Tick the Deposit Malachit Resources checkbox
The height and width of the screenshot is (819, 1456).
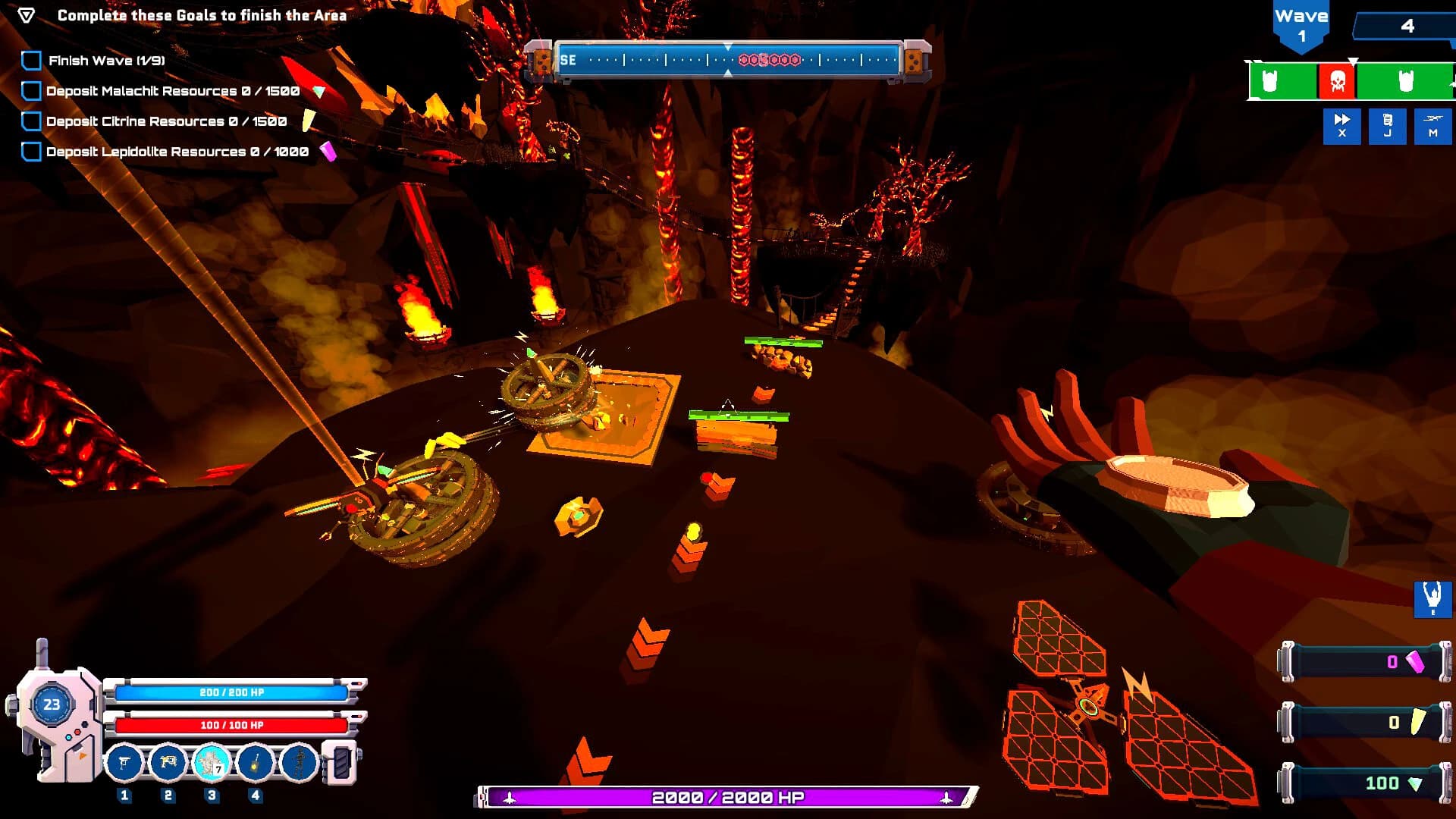coord(31,90)
